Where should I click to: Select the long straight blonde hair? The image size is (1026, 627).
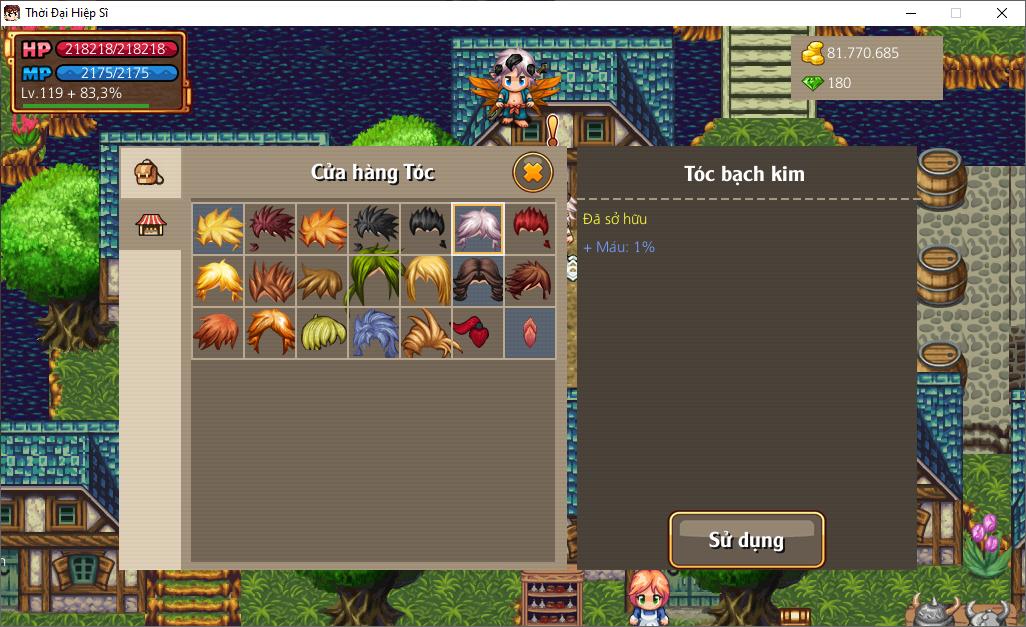pyautogui.click(x=426, y=280)
